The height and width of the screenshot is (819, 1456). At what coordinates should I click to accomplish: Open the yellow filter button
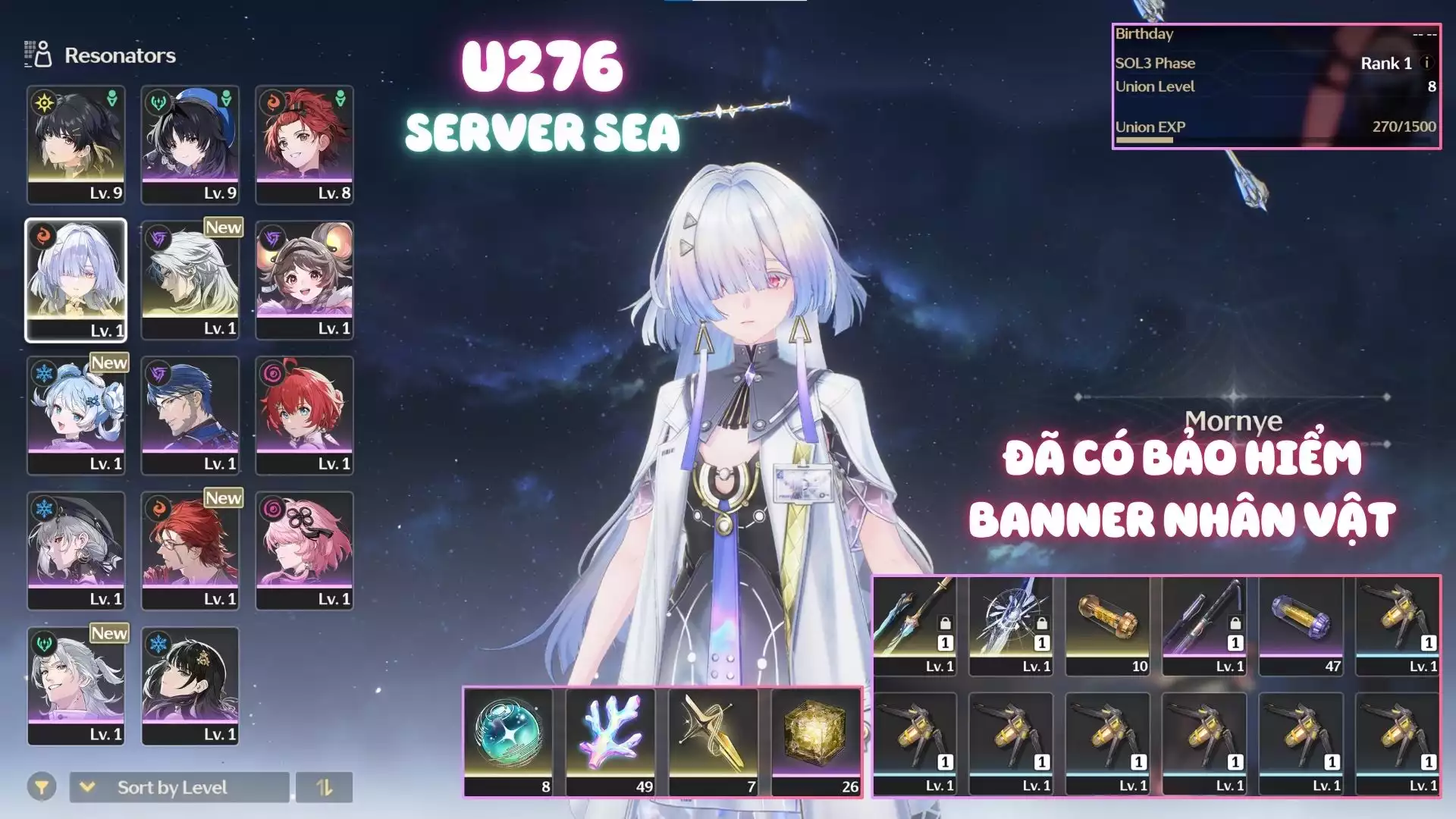42,787
